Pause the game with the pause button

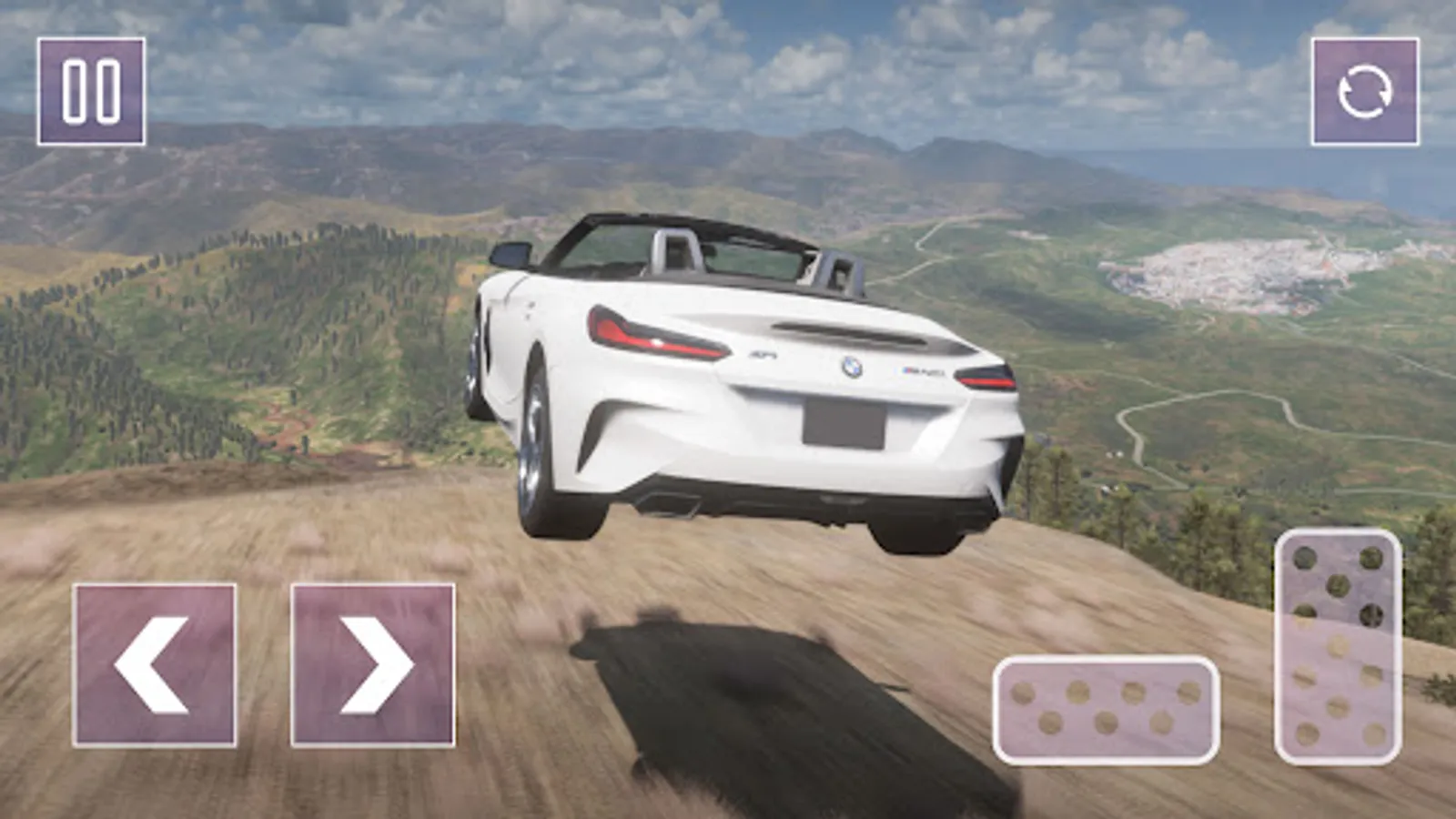(x=91, y=92)
